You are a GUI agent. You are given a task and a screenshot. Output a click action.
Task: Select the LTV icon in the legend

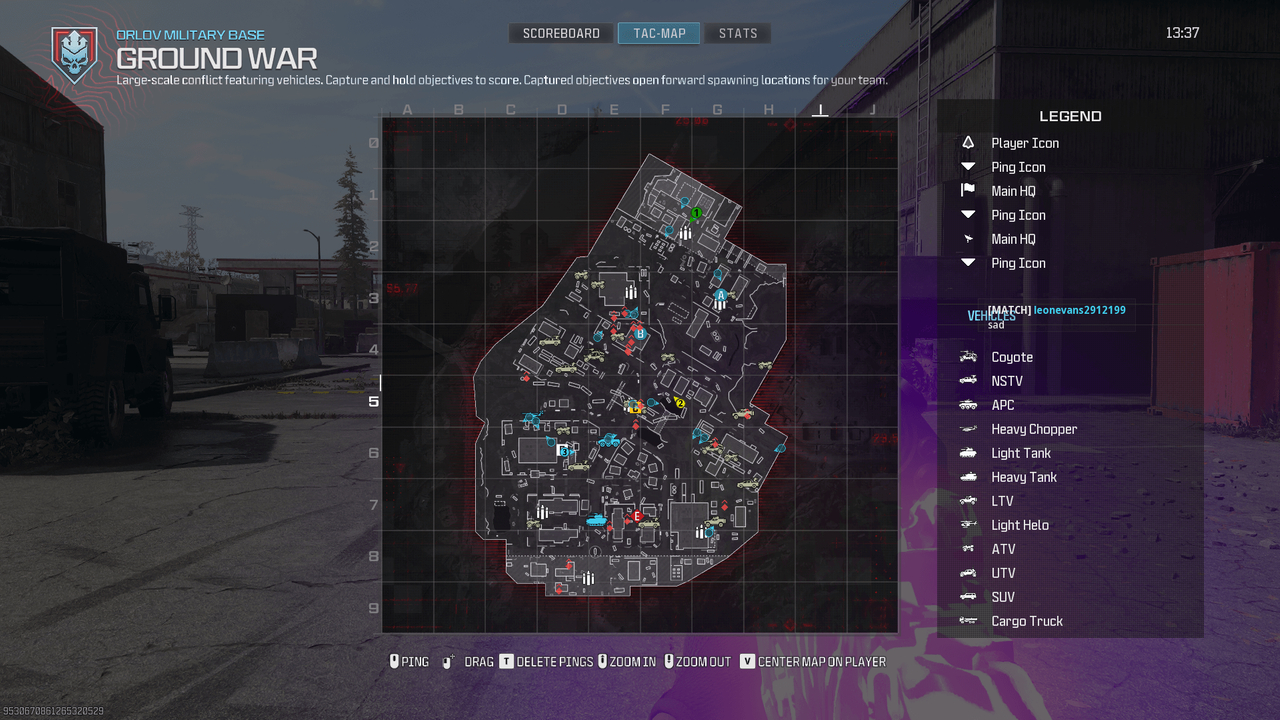tap(966, 500)
